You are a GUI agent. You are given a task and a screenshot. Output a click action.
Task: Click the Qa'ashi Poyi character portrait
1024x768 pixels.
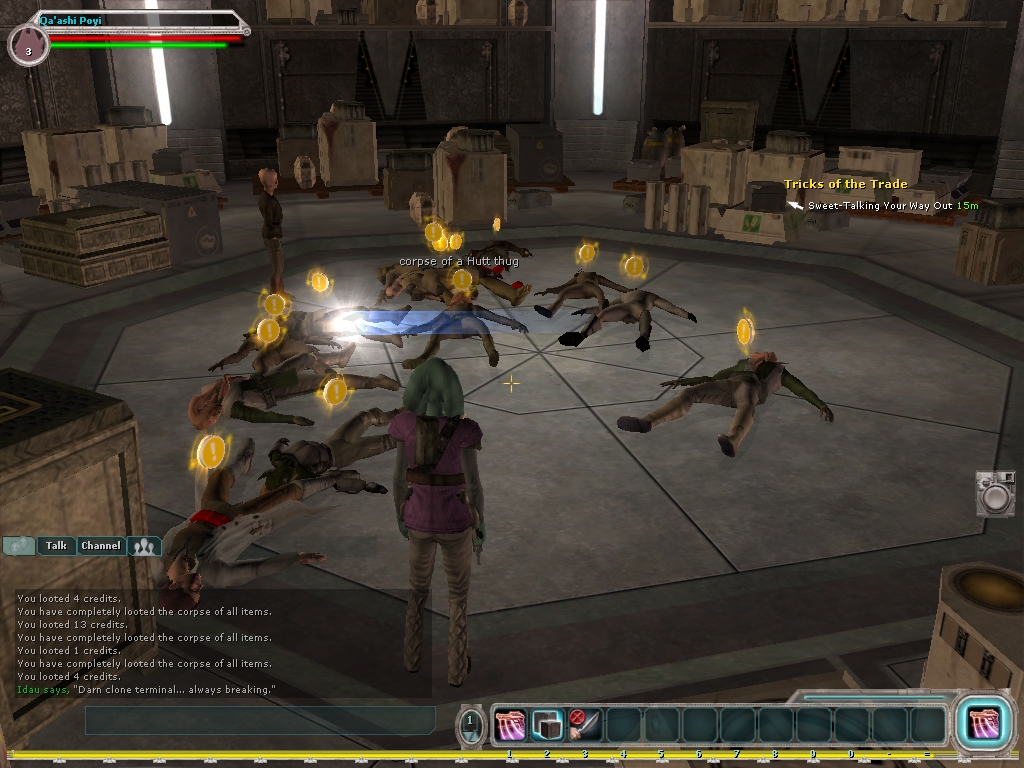click(28, 47)
